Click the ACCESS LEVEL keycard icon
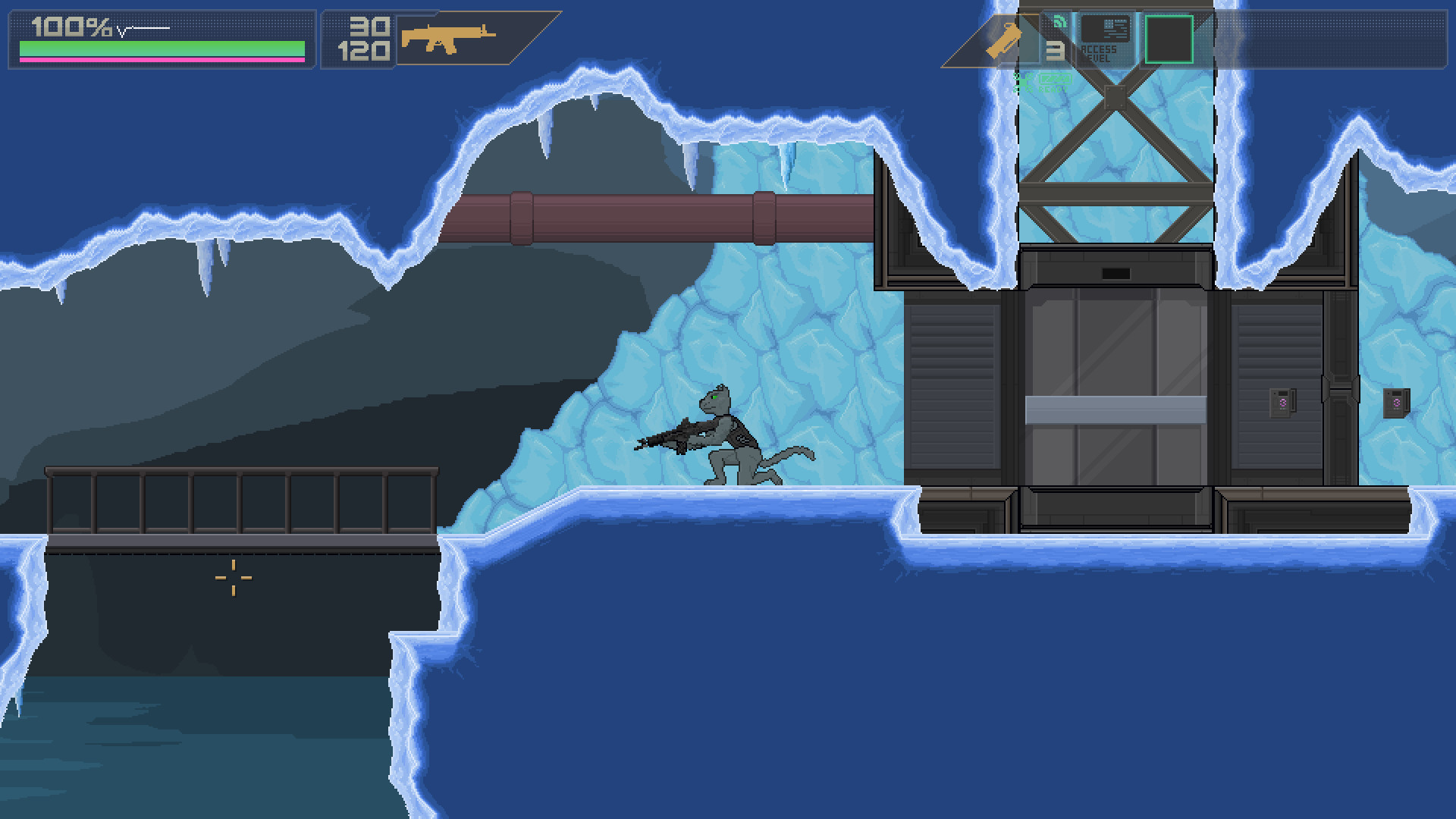Image resolution: width=1456 pixels, height=819 pixels. (1107, 30)
